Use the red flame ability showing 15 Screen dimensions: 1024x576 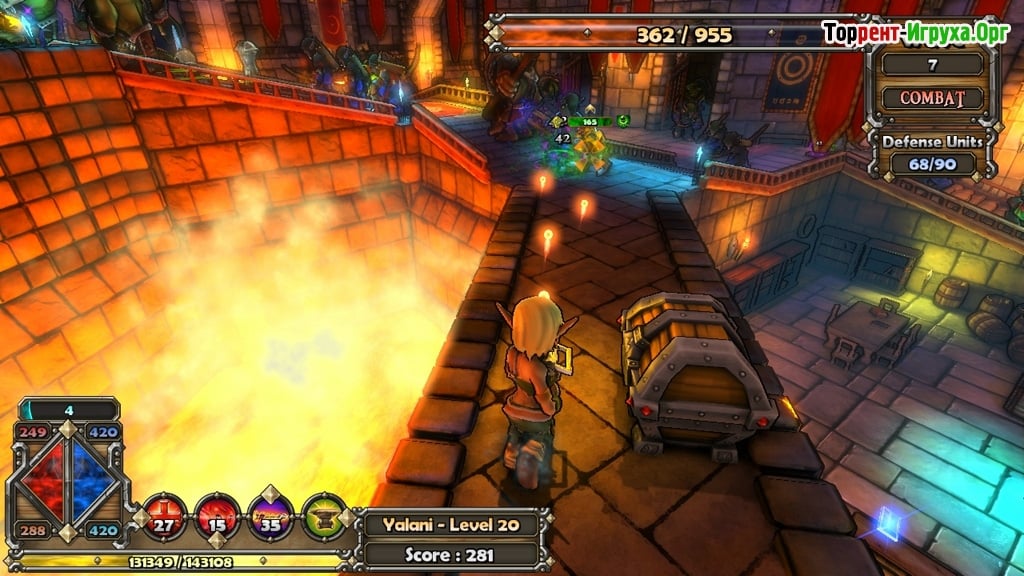click(x=216, y=516)
